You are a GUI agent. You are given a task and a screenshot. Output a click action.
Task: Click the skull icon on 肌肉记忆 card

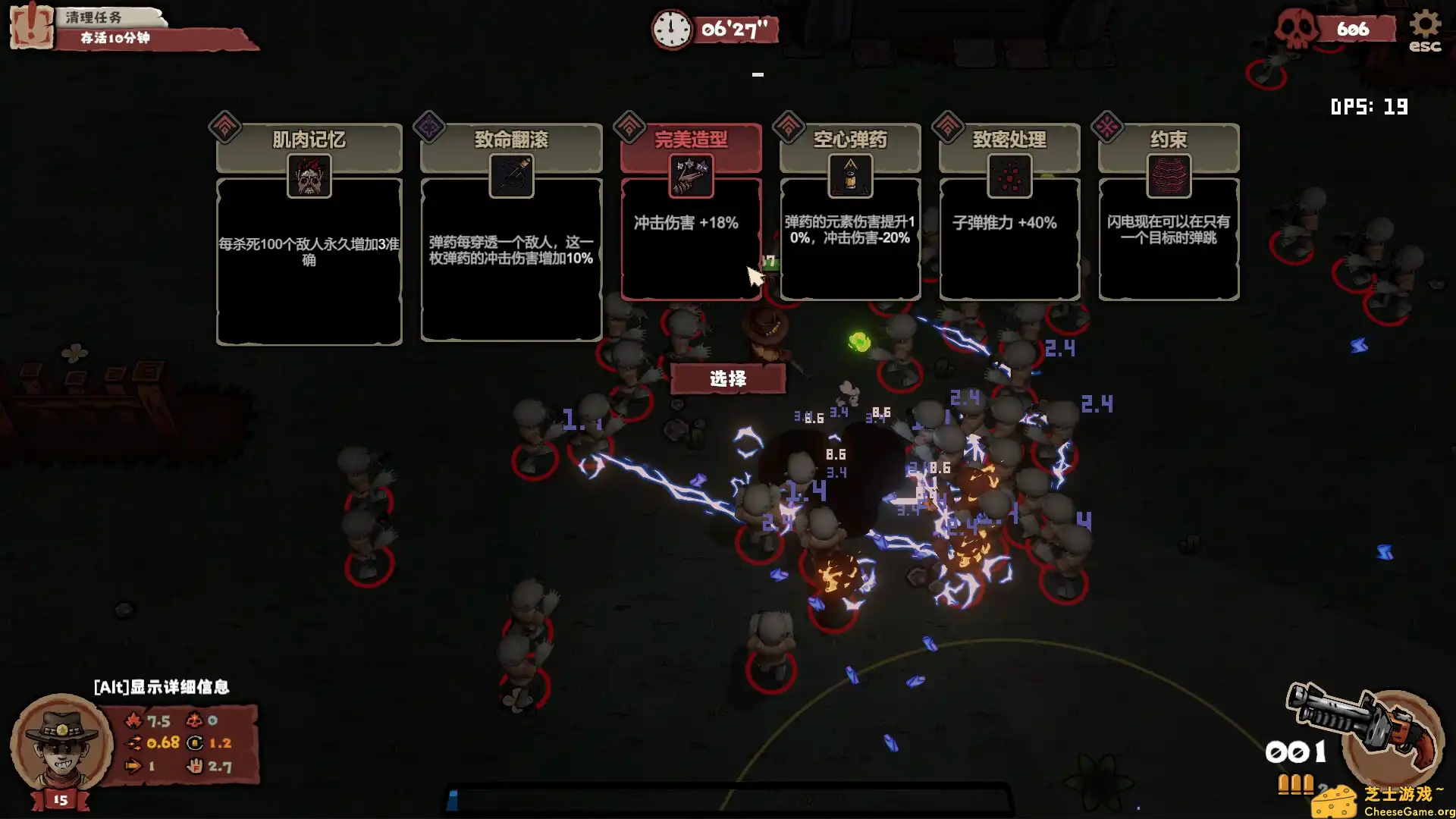point(309,177)
